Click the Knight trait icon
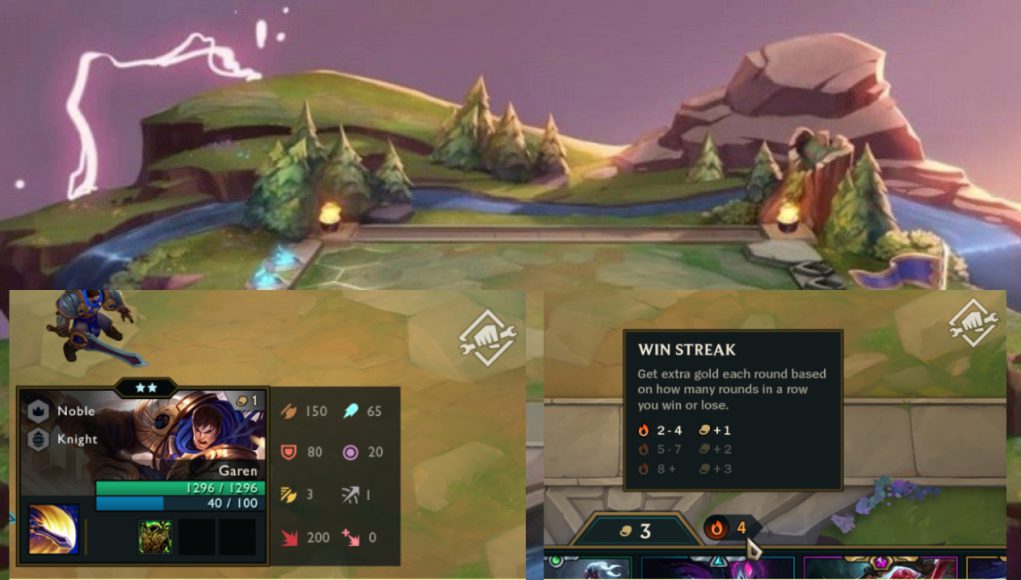1021x580 pixels. [38, 439]
